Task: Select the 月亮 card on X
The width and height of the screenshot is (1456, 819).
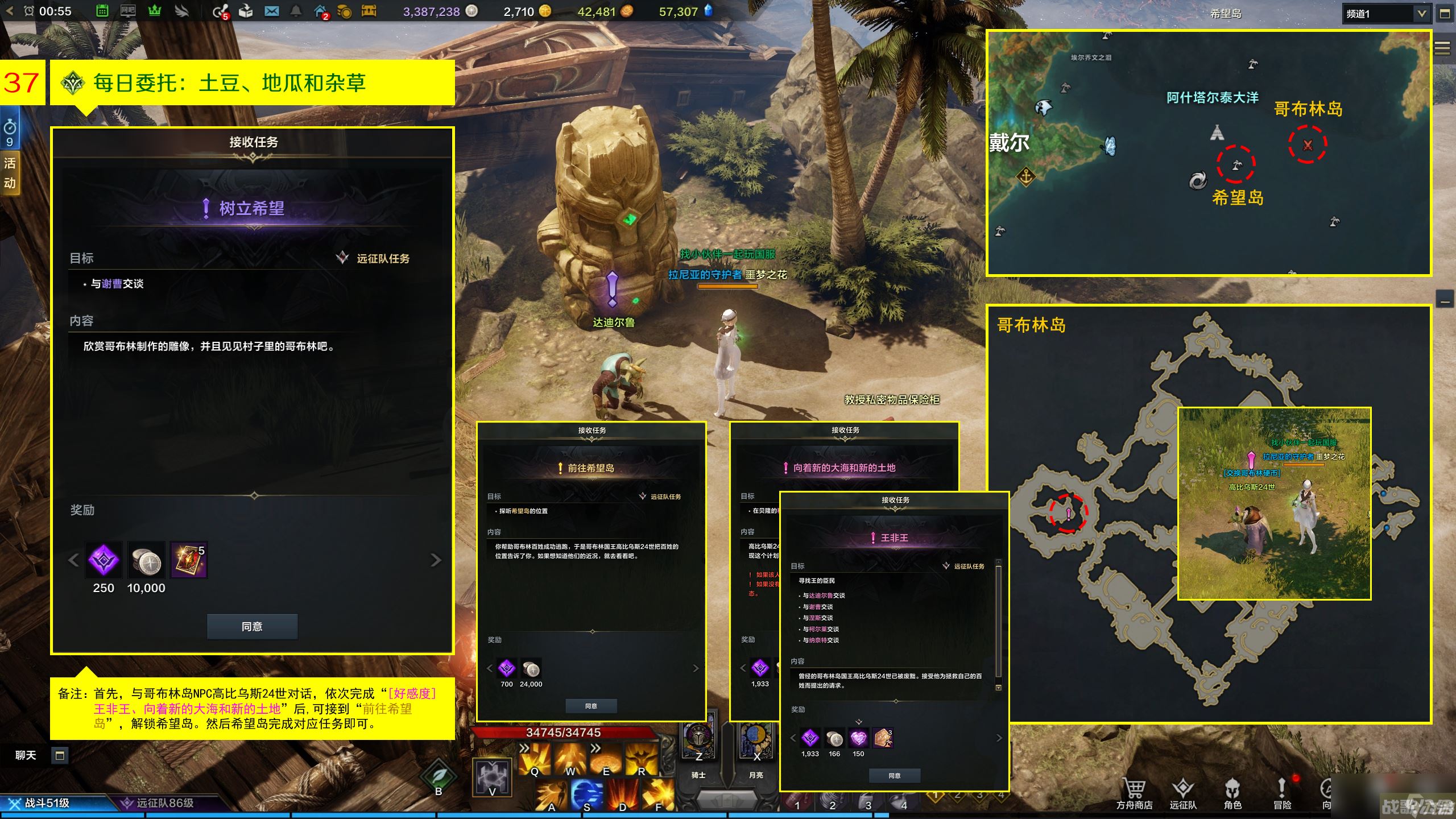Action: coord(756,742)
